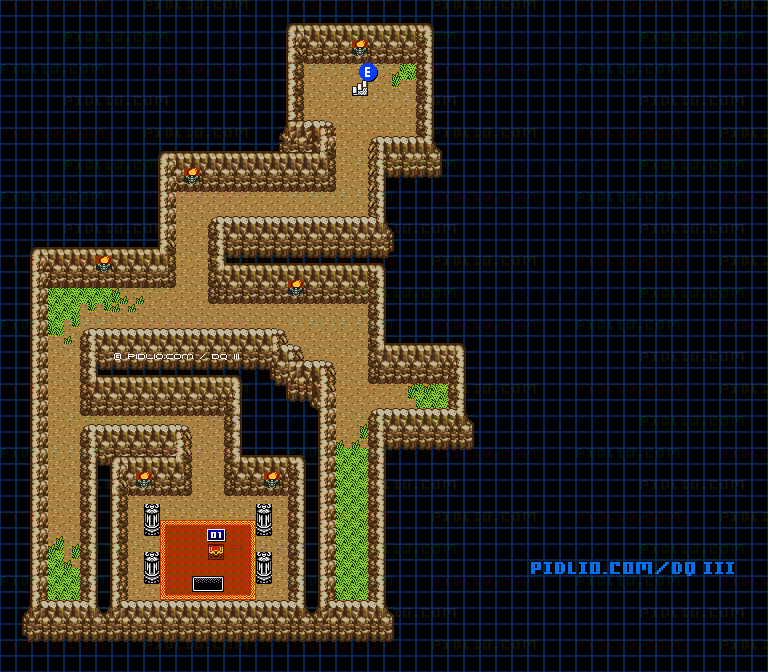Viewport: 768px width, 672px height.
Task: Select the D1 map marker label
Action: [216, 535]
